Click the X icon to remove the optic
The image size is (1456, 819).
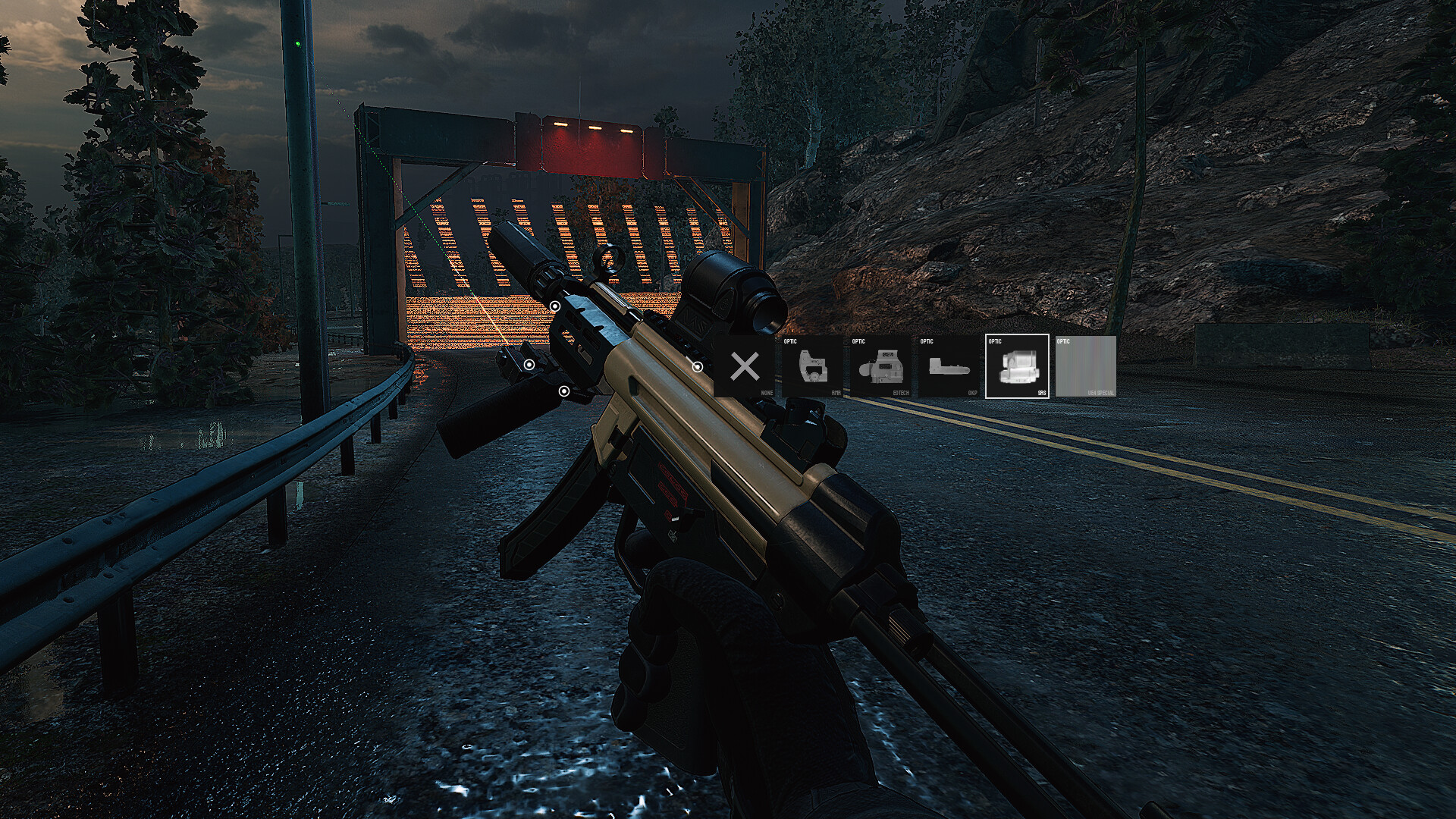(x=744, y=368)
